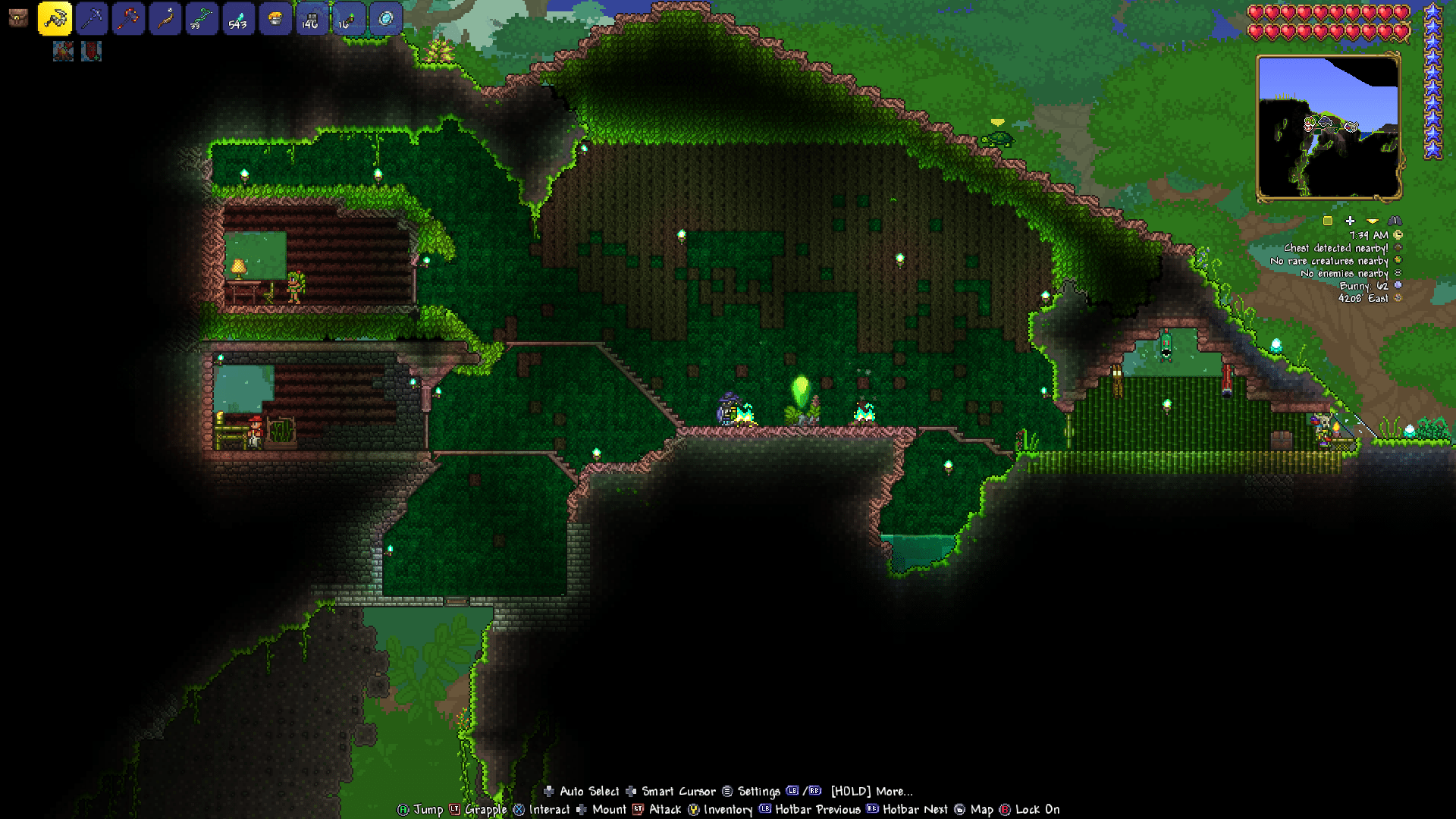Dismiss the campfire buff icon
Screen dimensions: 1456x819
[63, 52]
